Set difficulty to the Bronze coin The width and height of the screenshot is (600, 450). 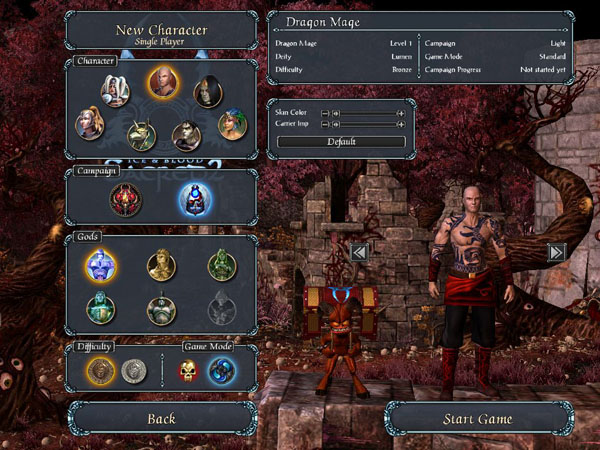point(101,372)
